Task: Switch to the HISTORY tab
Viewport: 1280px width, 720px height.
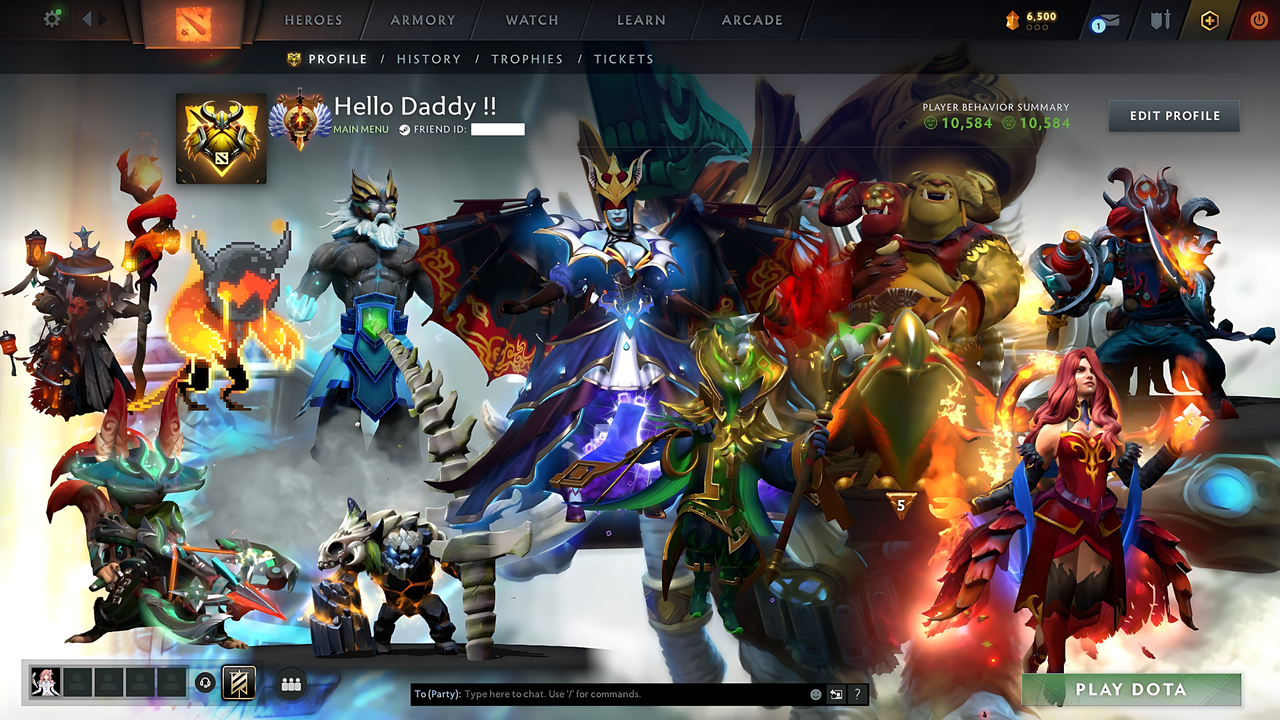Action: click(x=428, y=59)
